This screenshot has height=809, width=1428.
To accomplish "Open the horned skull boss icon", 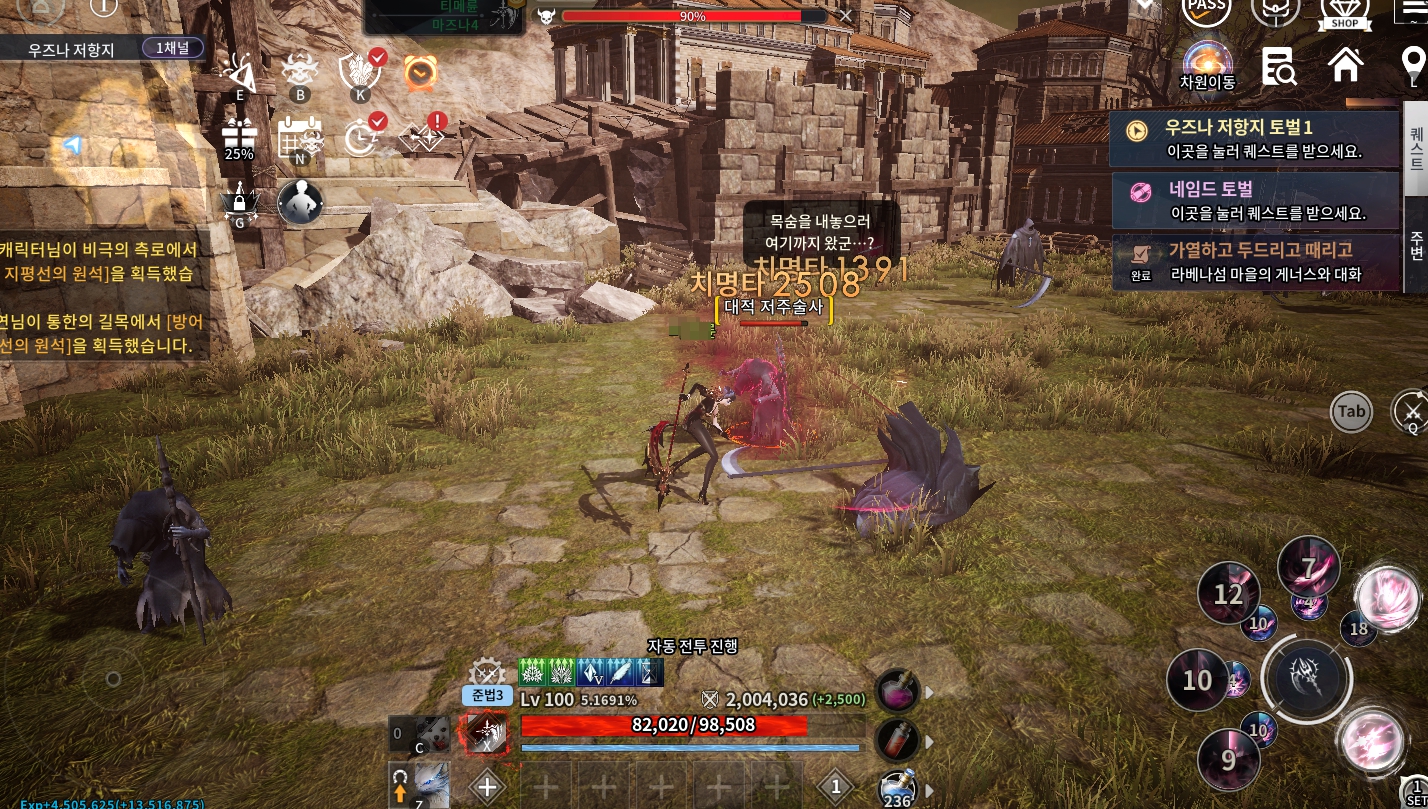I will [299, 72].
